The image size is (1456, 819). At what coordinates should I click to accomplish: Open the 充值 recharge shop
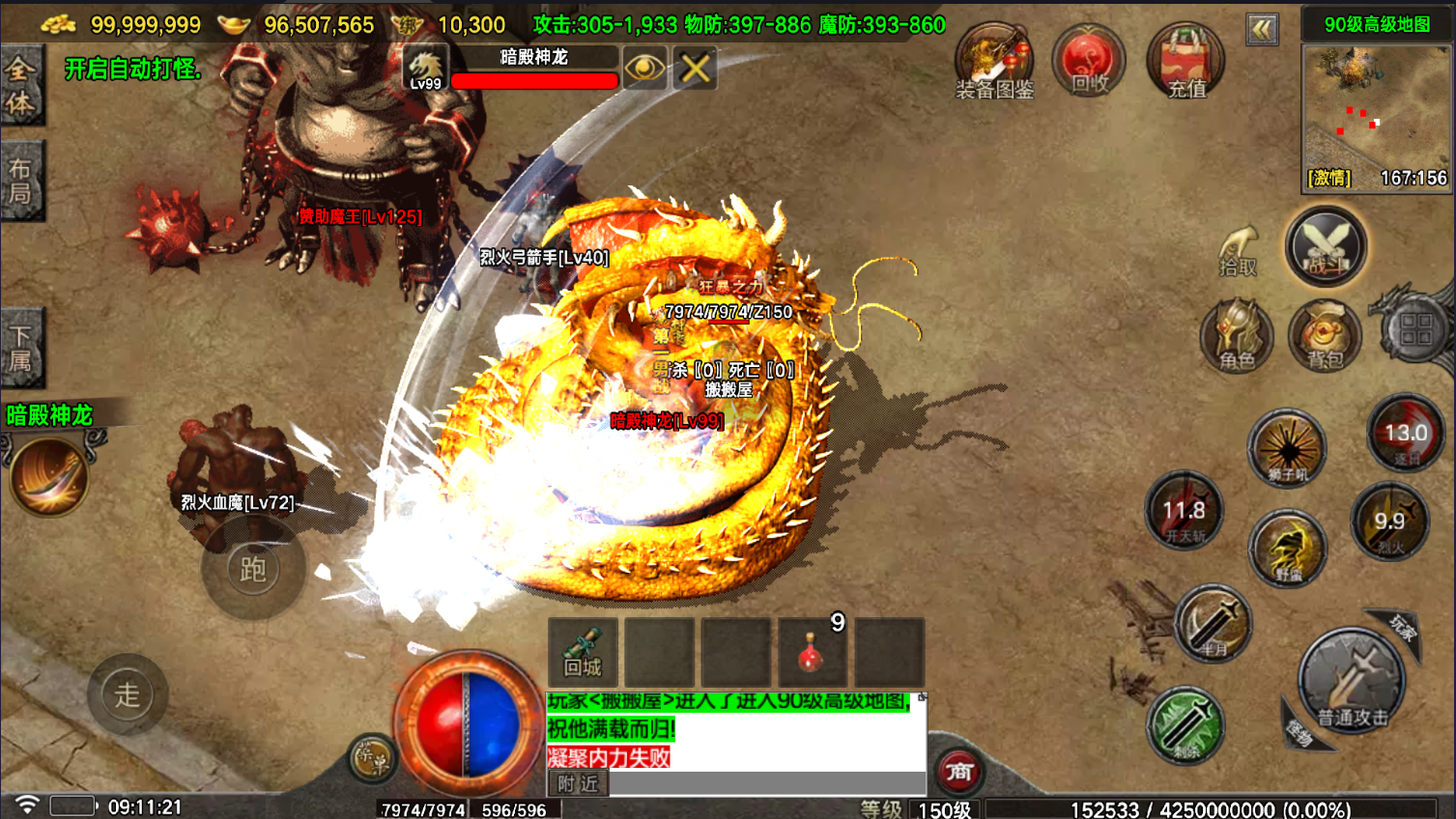click(x=1185, y=62)
